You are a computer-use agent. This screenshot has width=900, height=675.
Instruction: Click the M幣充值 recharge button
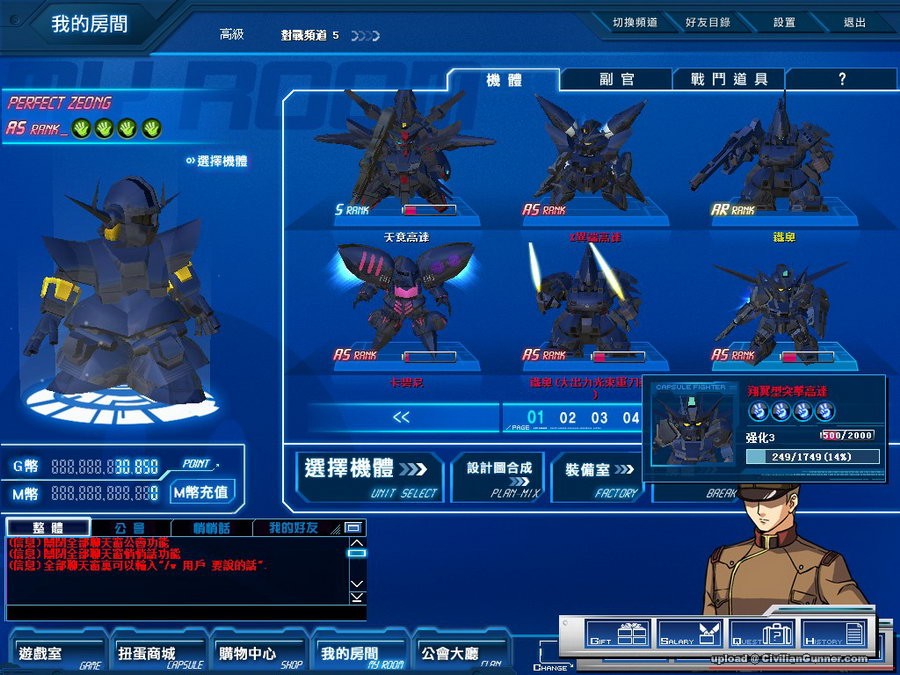click(201, 492)
